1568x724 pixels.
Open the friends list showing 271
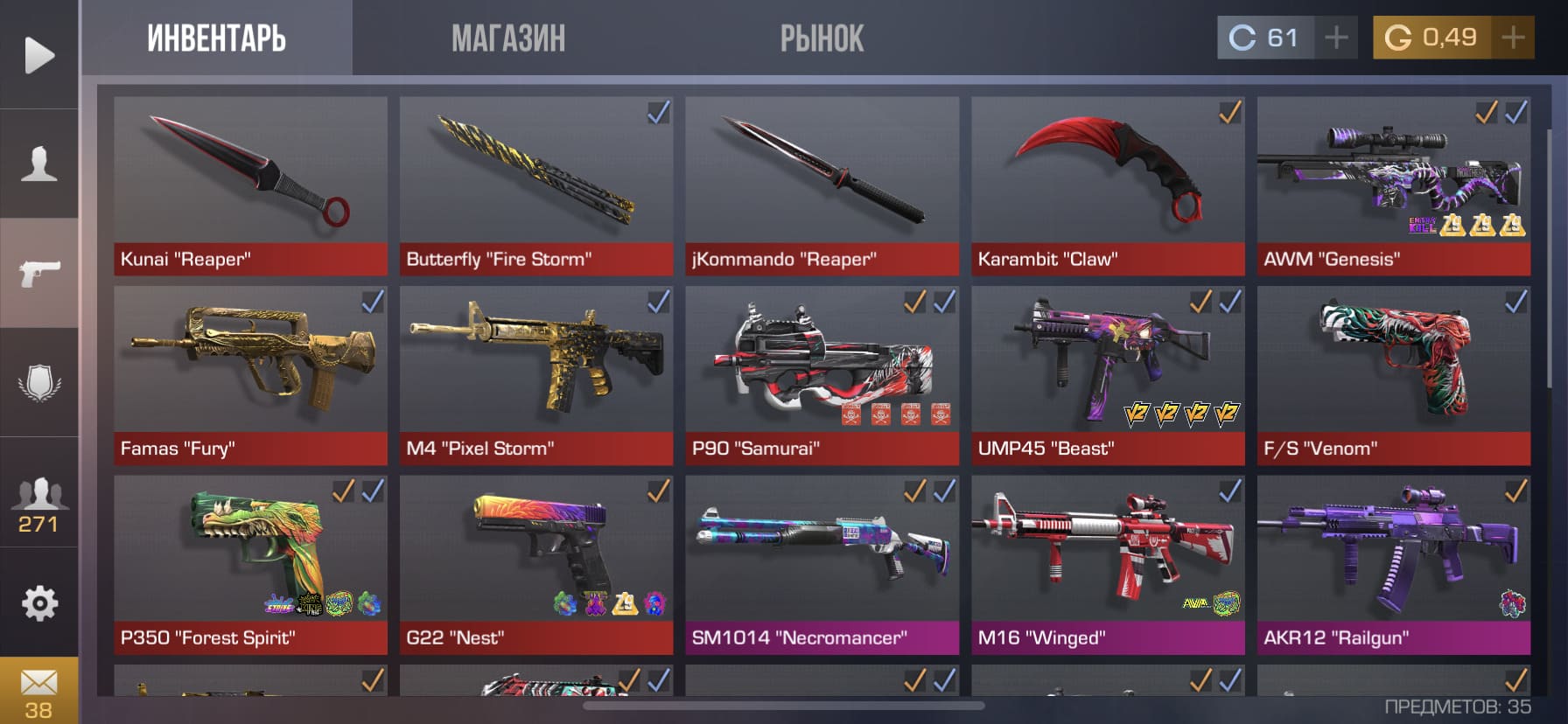(38, 505)
